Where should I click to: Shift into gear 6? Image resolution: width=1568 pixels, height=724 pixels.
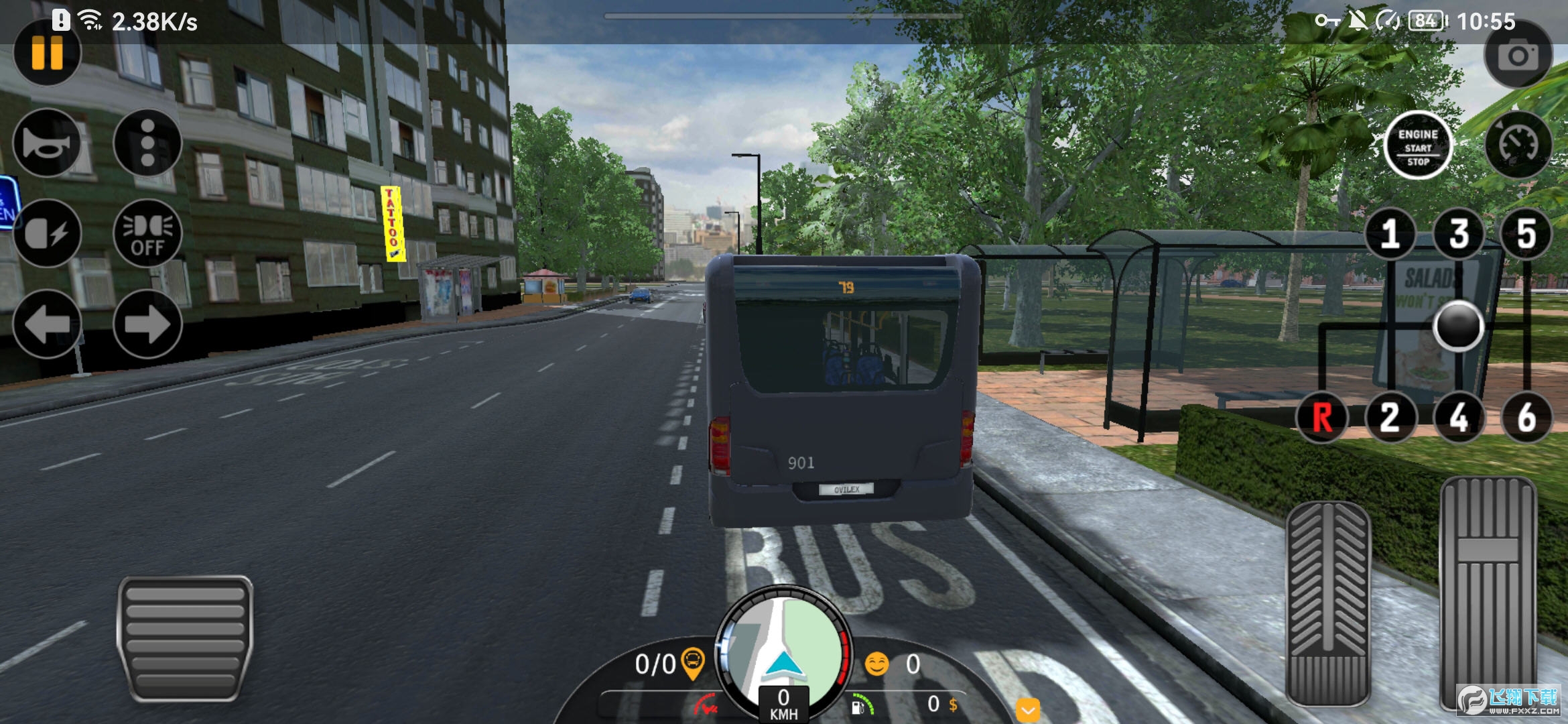(x=1526, y=417)
